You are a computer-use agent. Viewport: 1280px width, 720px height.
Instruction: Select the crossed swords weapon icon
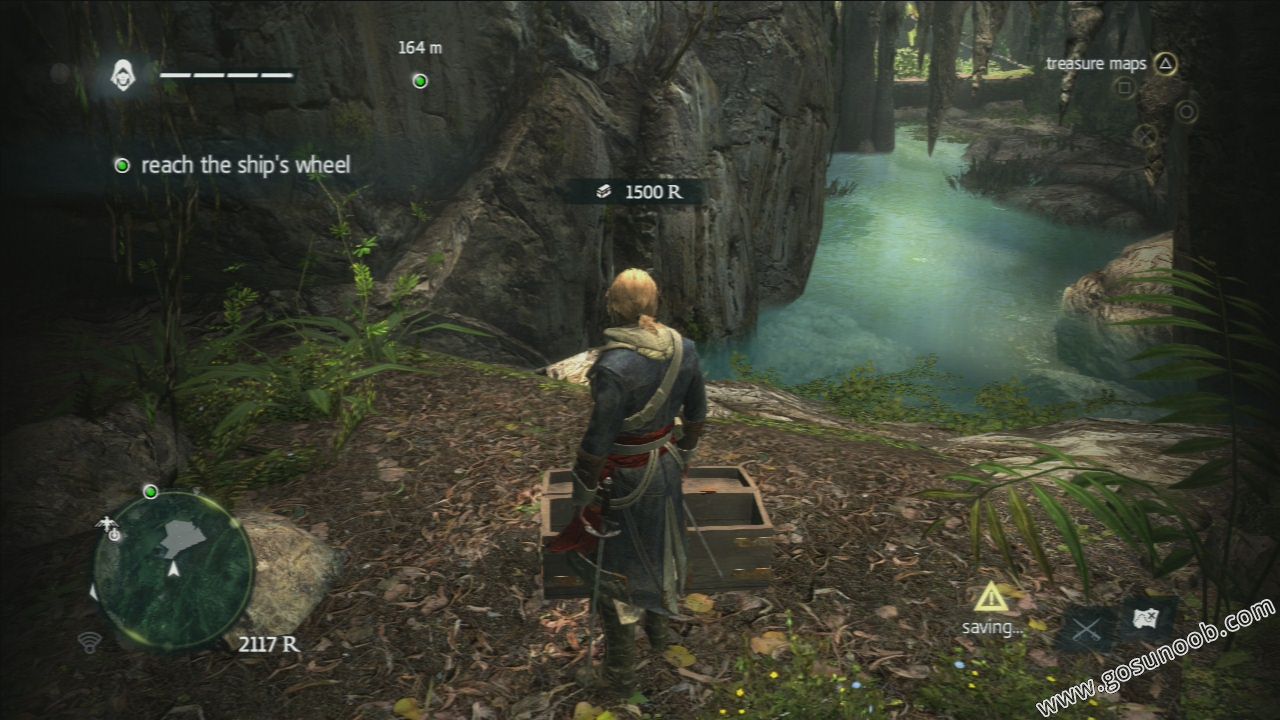point(1088,629)
